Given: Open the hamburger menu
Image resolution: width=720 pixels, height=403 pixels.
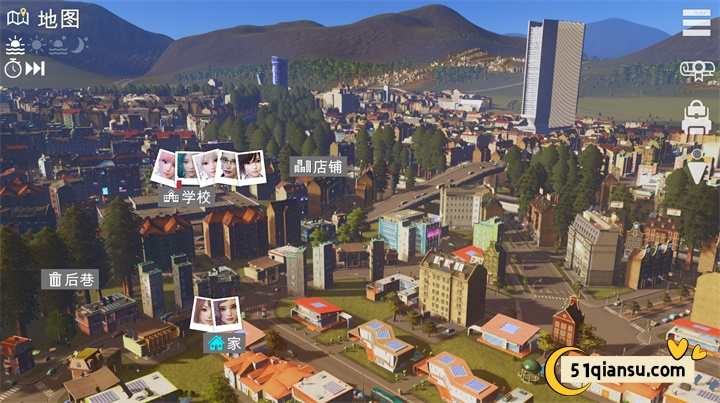Looking at the screenshot, I should 696,22.
